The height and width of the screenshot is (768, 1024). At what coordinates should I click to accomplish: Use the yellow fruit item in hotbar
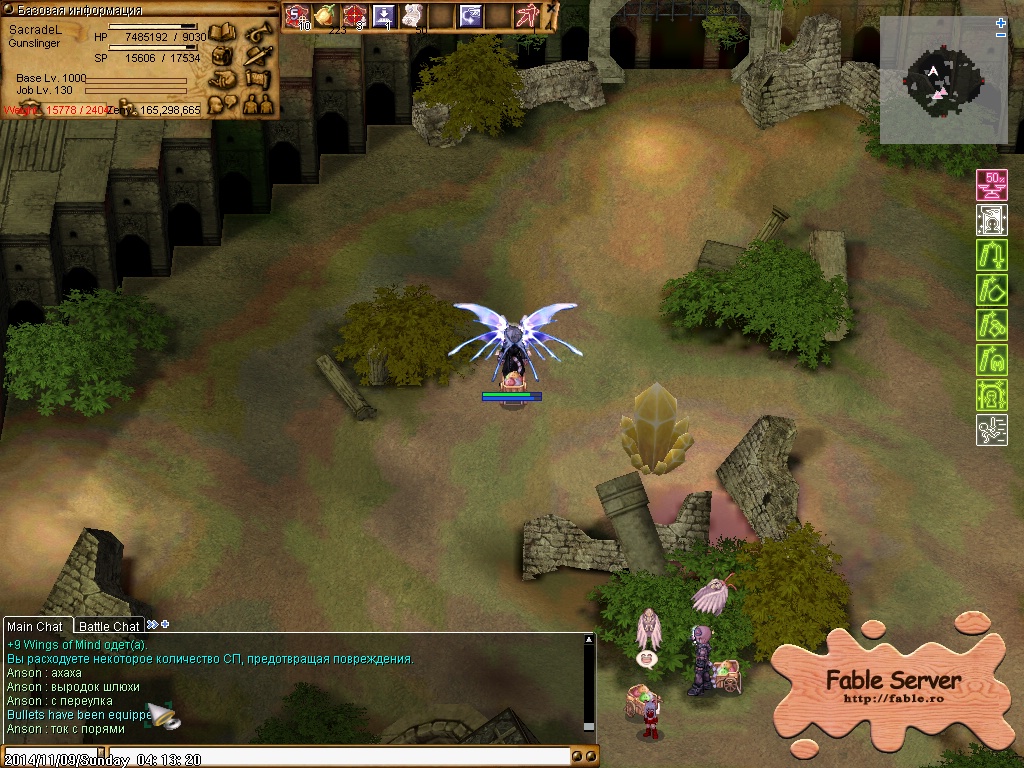(325, 15)
